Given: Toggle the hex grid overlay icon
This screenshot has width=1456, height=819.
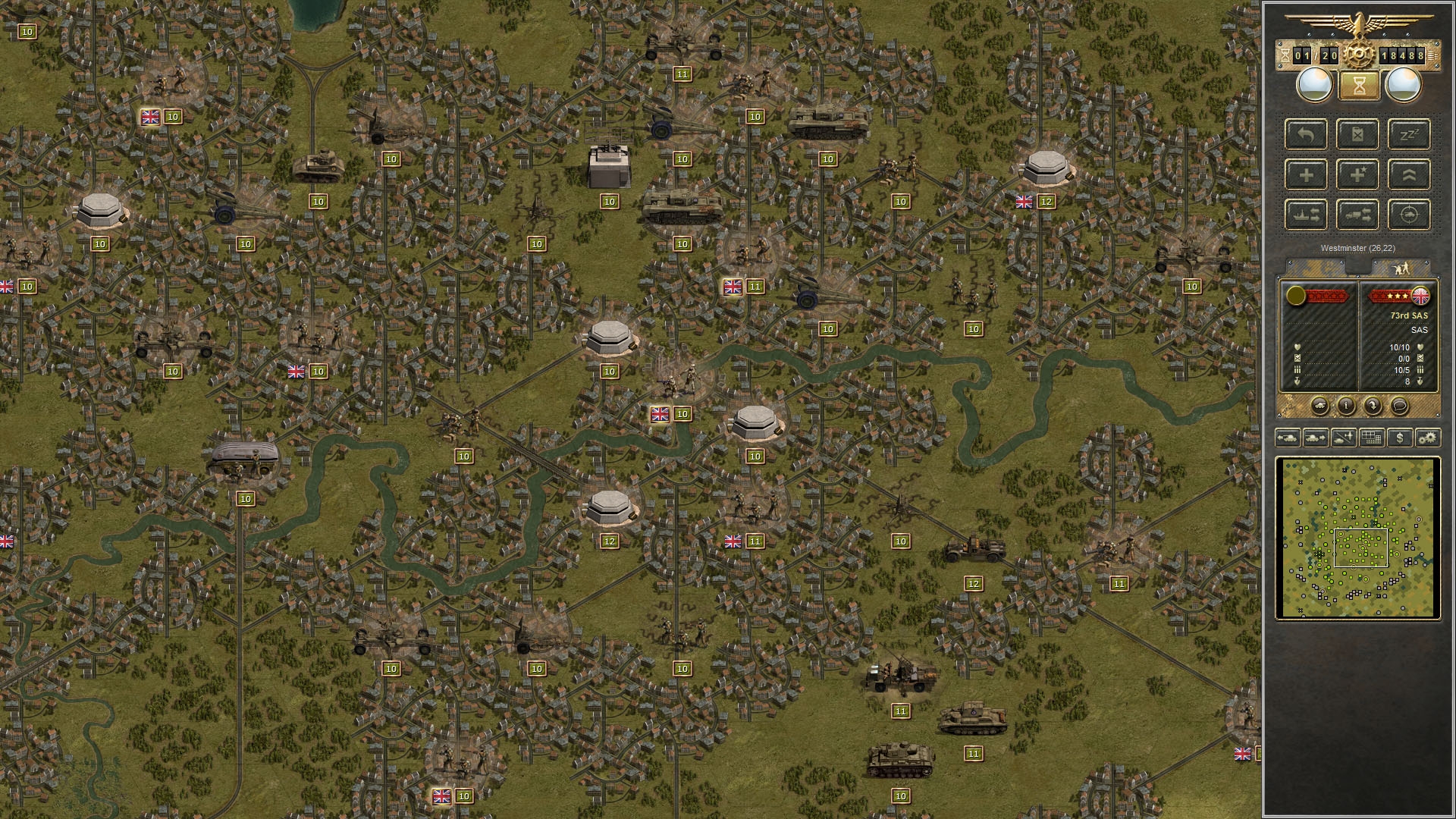Looking at the screenshot, I should point(1370,438).
